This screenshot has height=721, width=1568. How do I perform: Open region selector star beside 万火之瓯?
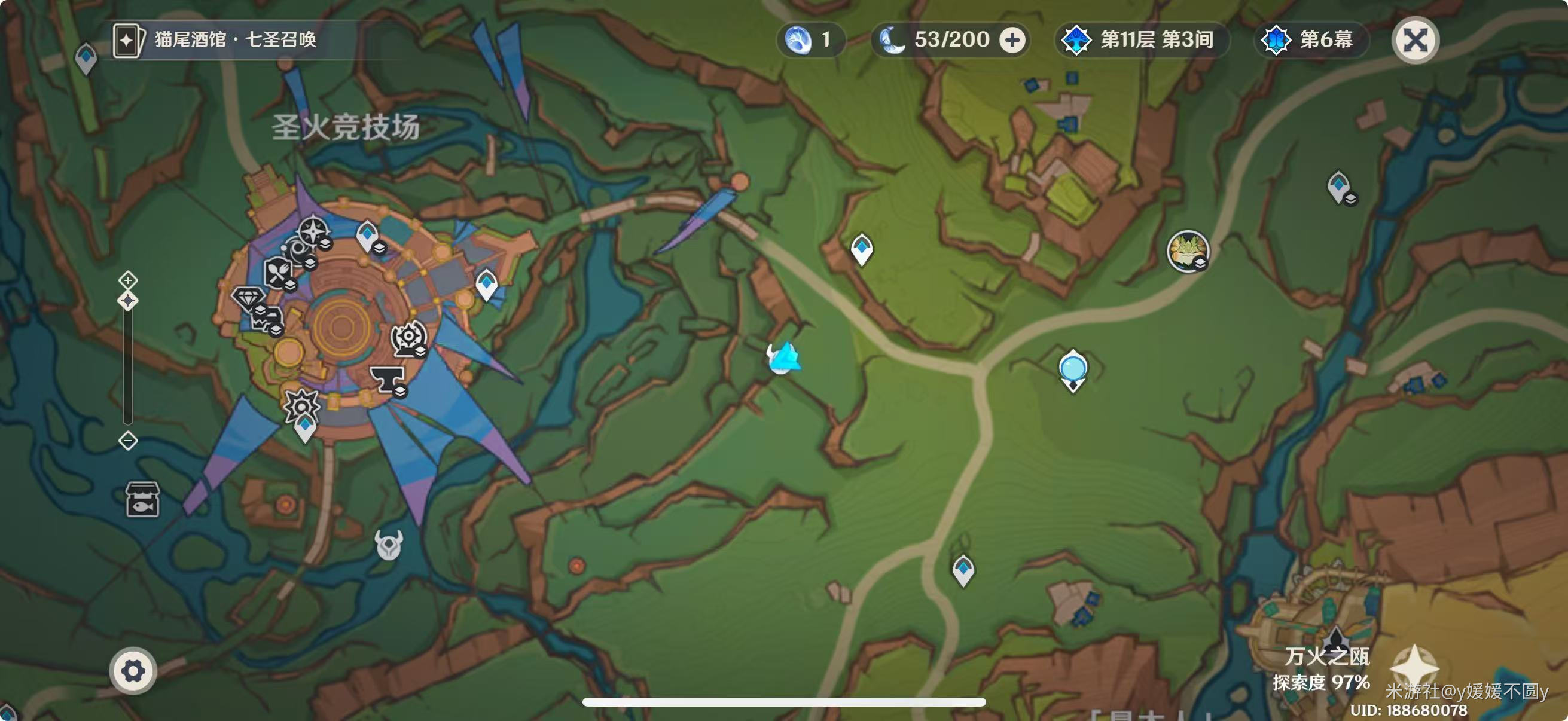tap(1414, 667)
